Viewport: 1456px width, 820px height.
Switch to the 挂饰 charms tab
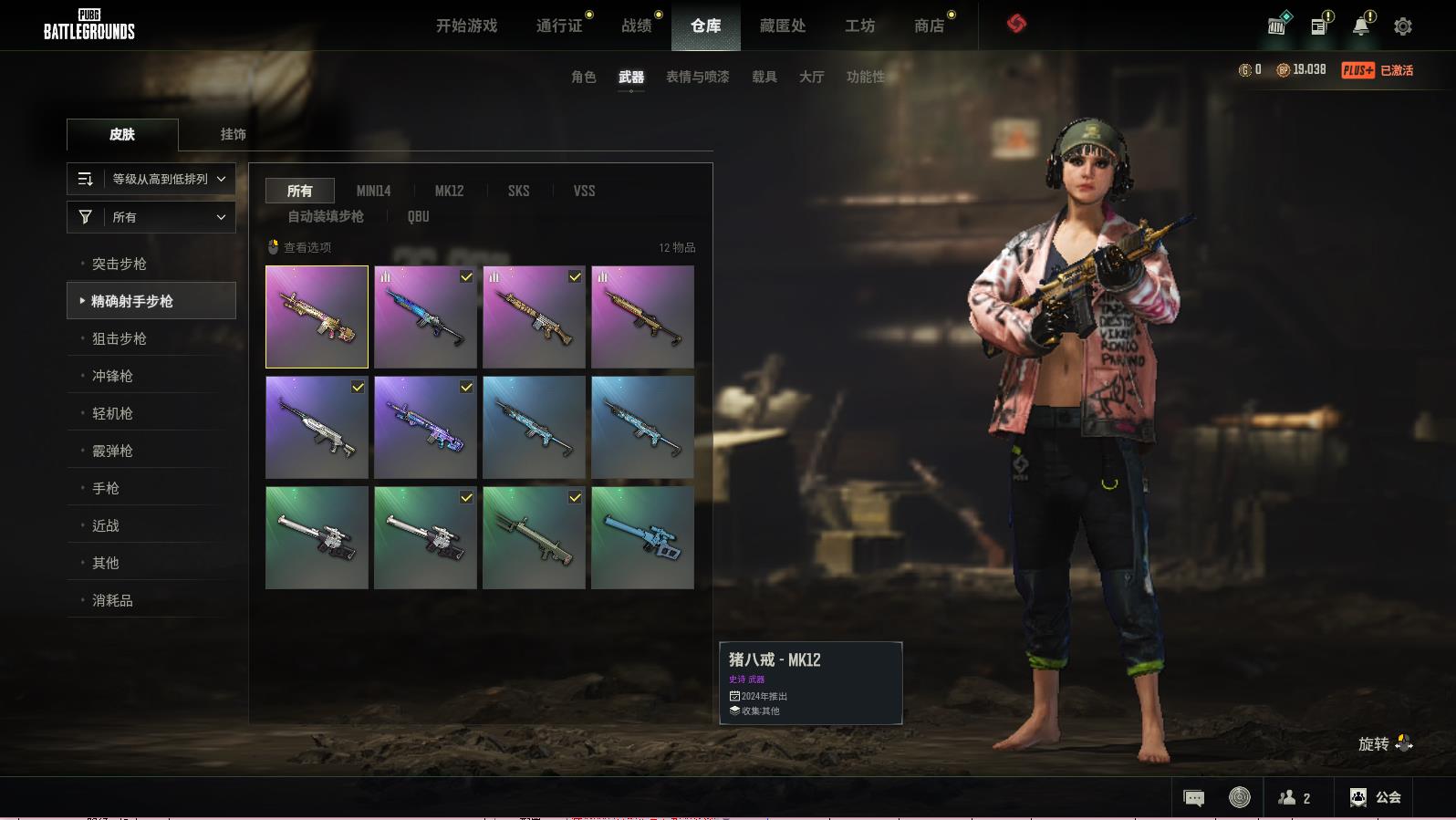point(233,134)
